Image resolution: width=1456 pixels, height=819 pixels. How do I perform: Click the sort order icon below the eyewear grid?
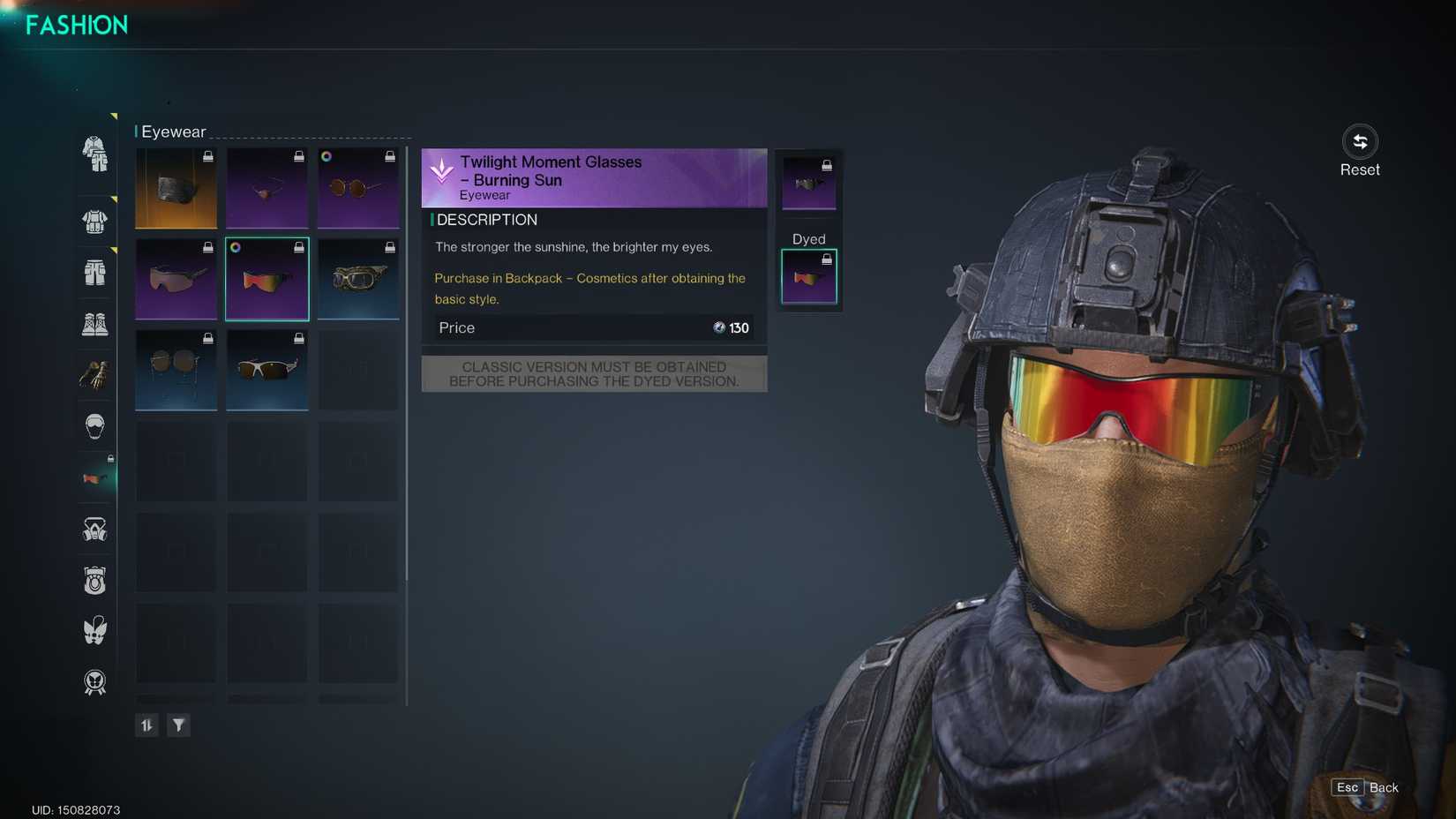pyautogui.click(x=146, y=725)
